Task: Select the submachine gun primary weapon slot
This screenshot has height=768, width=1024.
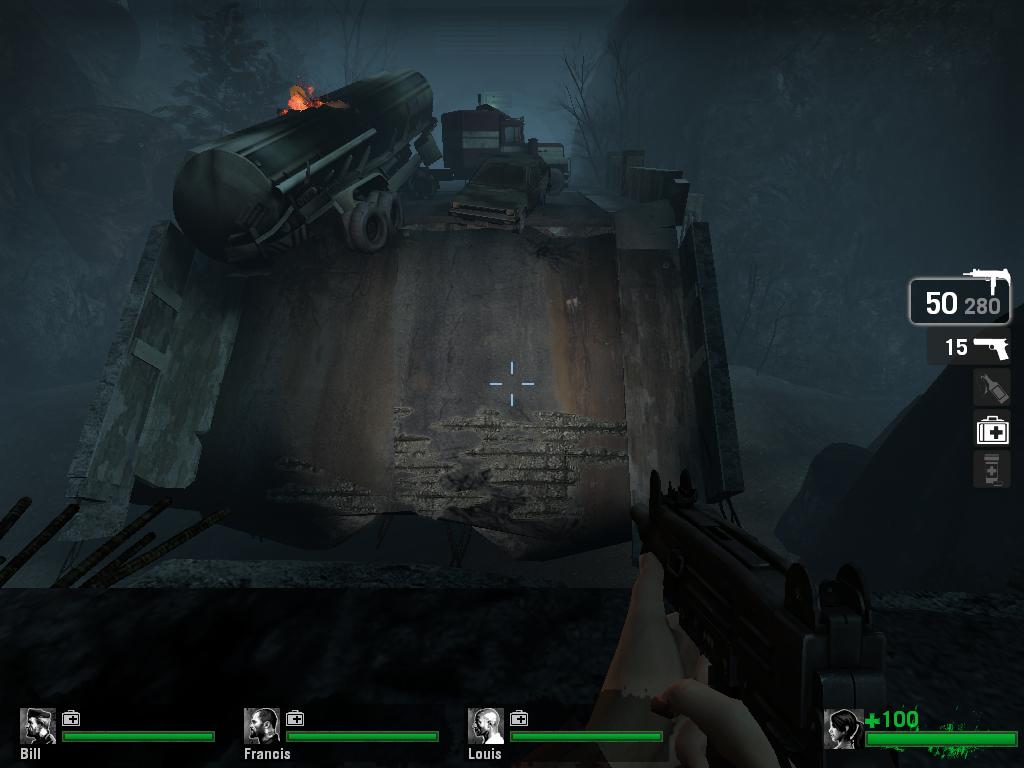Action: pyautogui.click(x=959, y=301)
